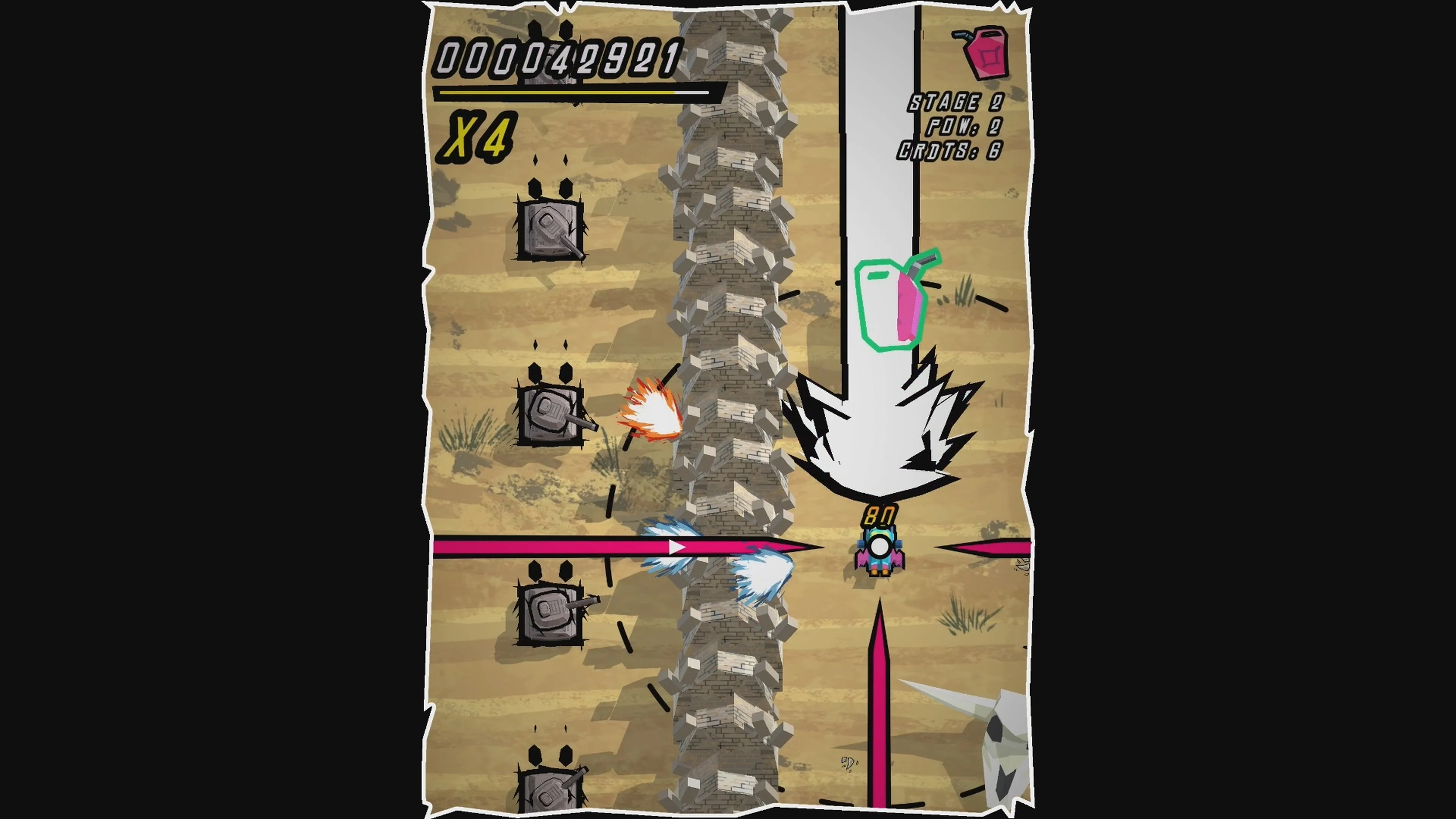Image resolution: width=1456 pixels, height=819 pixels.
Task: Click the white impact burst on the road
Action: pyautogui.click(x=879, y=441)
